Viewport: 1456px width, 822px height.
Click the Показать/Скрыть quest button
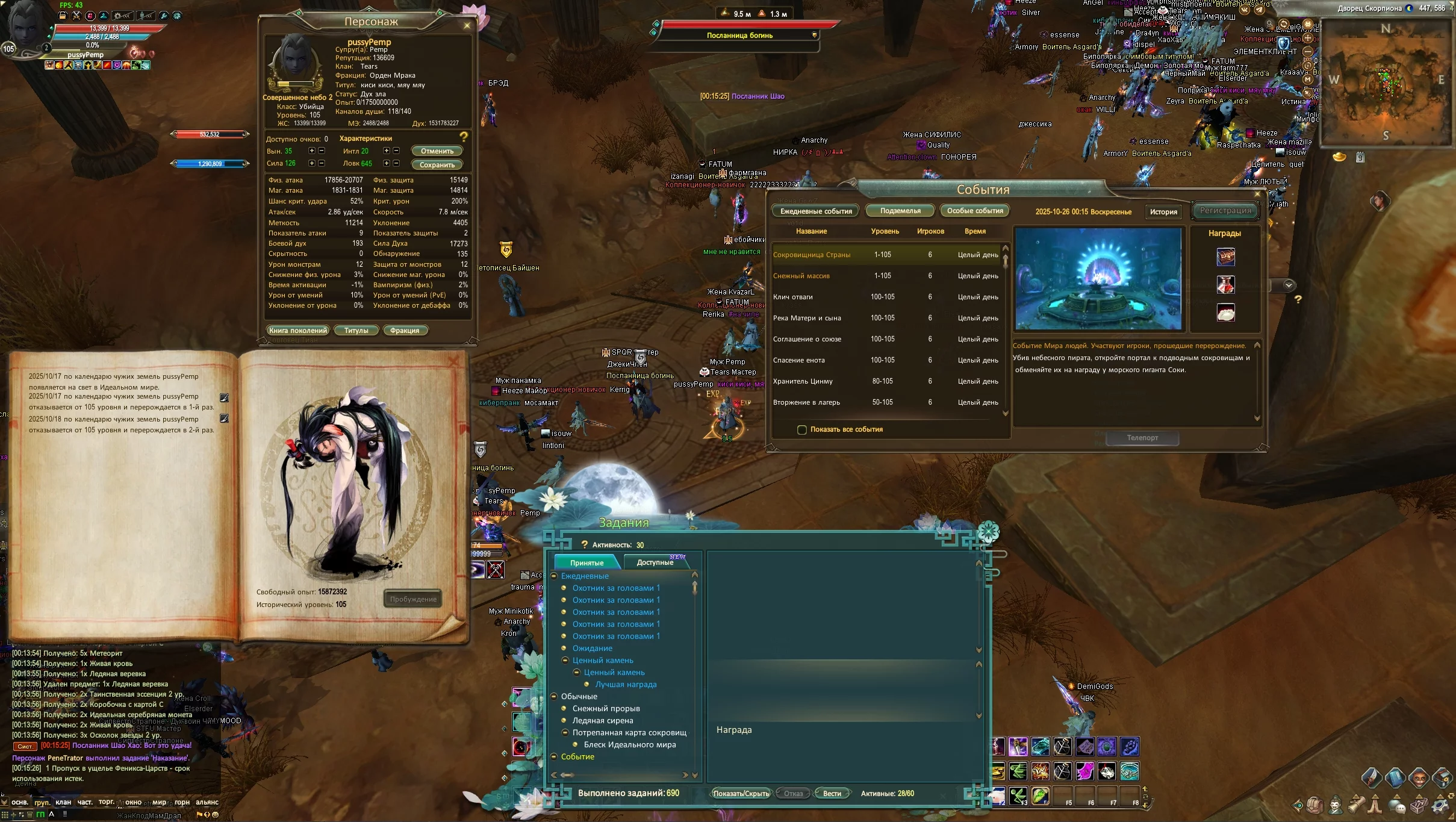(741, 794)
